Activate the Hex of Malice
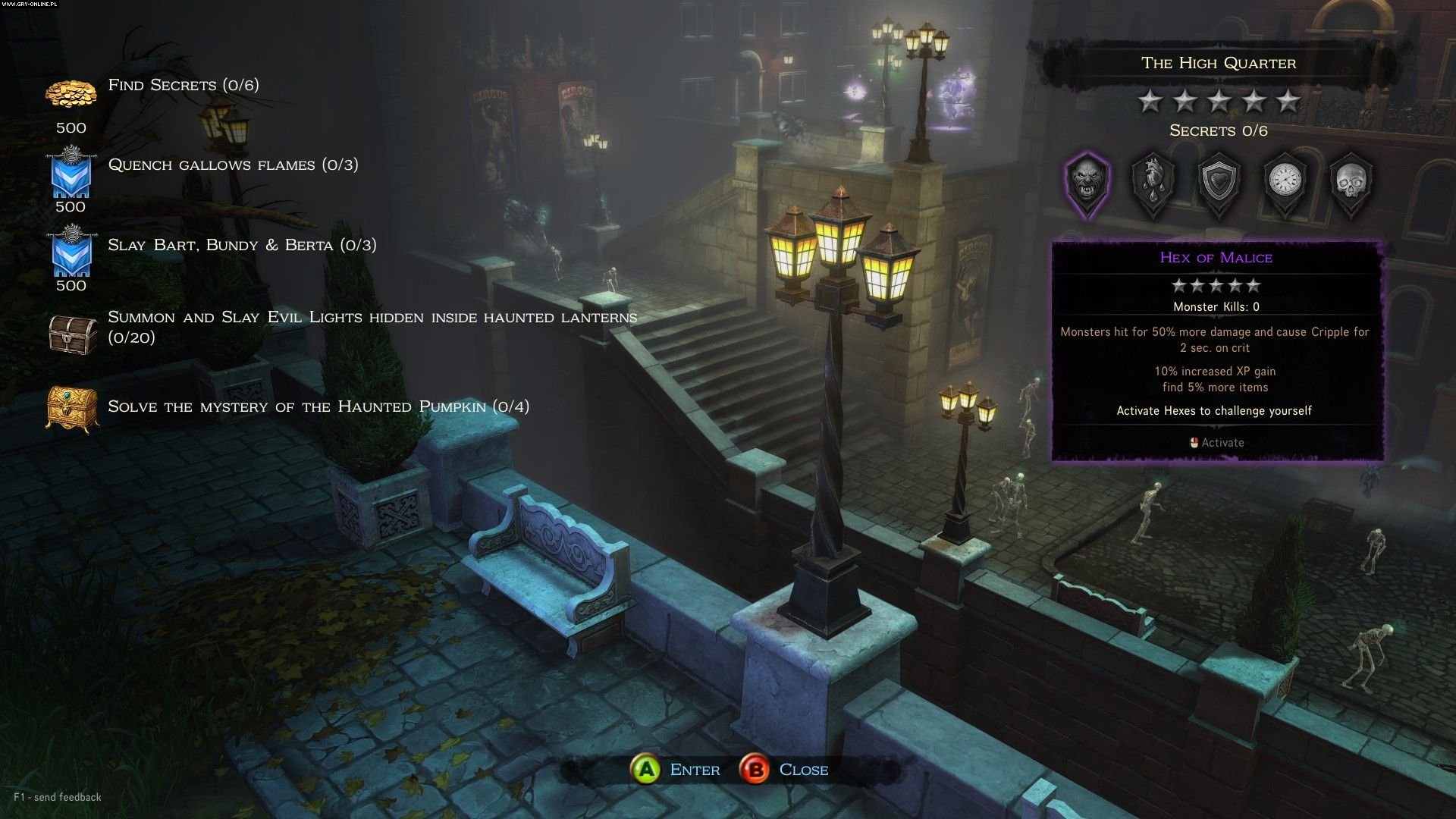Image resolution: width=1456 pixels, height=819 pixels. coord(1216,443)
